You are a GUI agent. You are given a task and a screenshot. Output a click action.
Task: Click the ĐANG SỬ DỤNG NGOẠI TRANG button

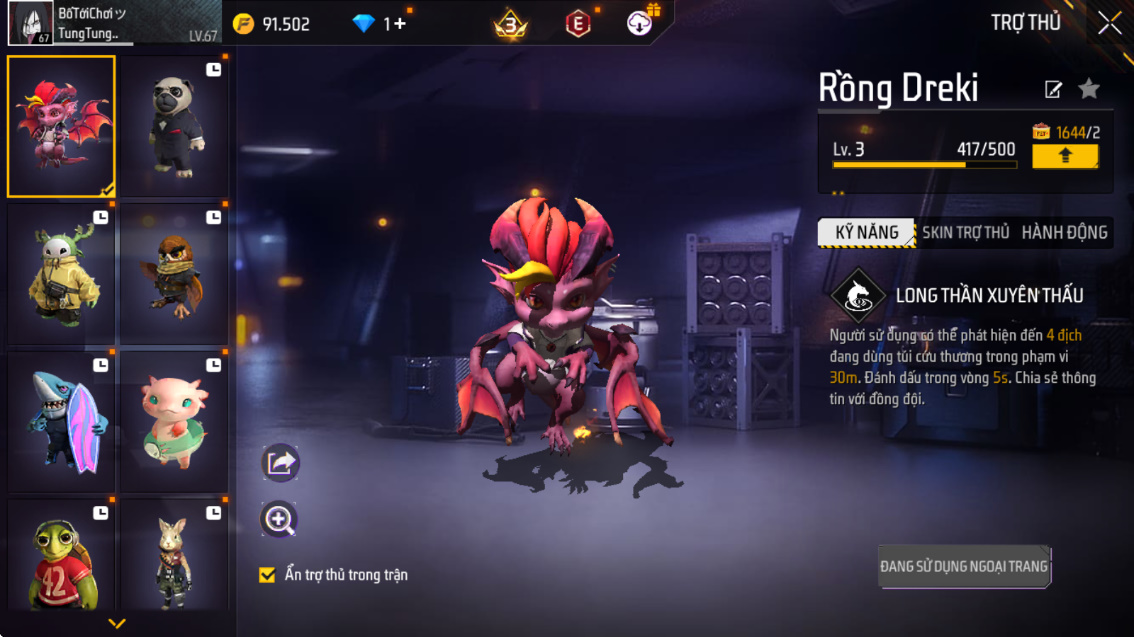tap(964, 567)
